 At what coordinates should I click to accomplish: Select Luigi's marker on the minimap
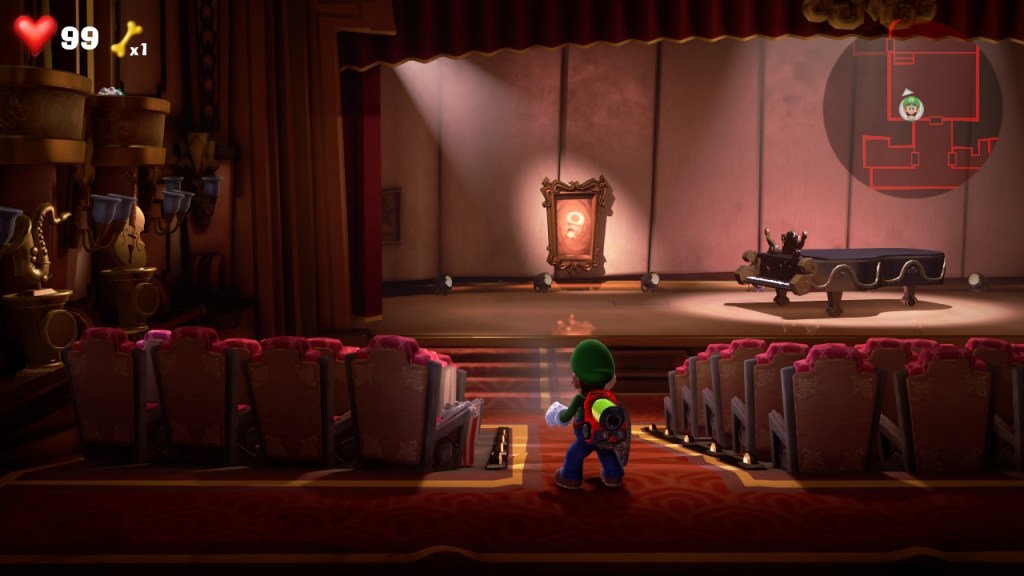tap(910, 106)
